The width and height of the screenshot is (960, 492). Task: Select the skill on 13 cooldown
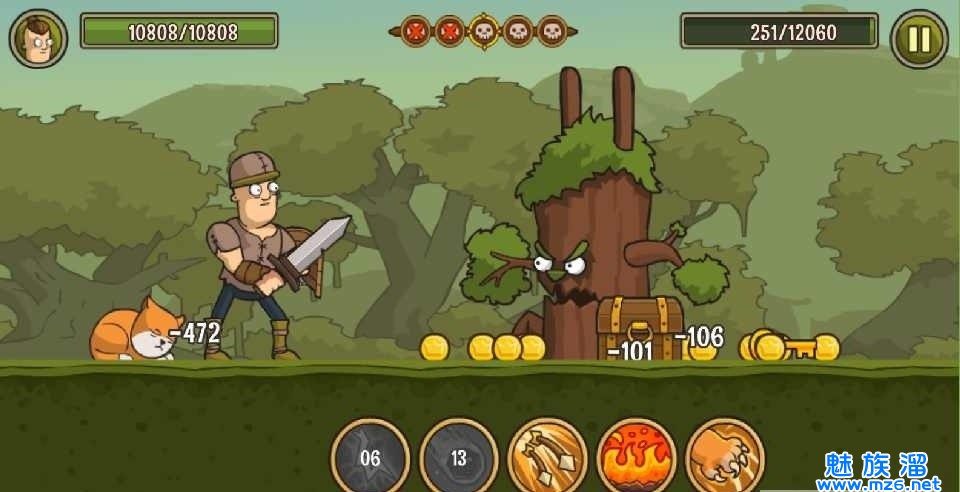459,457
